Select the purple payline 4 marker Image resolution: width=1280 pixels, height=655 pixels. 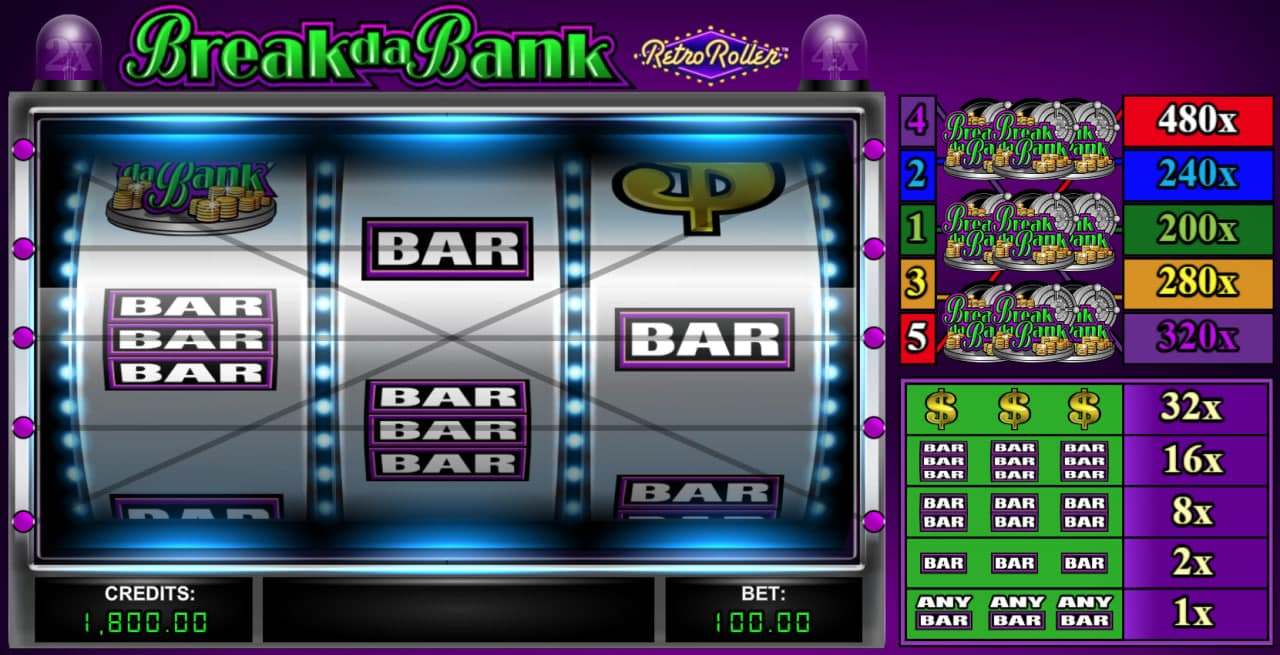(917, 121)
